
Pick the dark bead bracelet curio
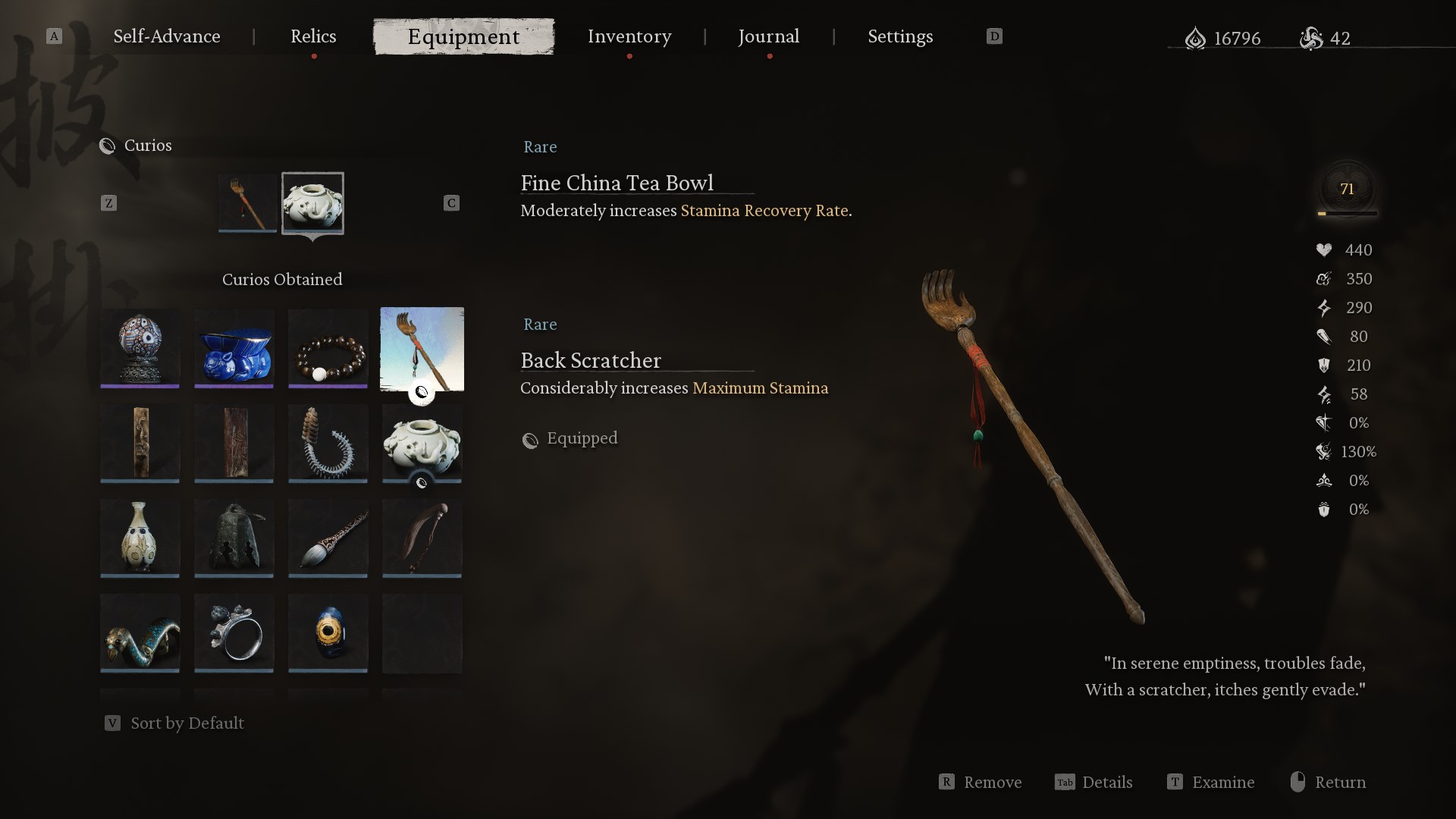[328, 347]
